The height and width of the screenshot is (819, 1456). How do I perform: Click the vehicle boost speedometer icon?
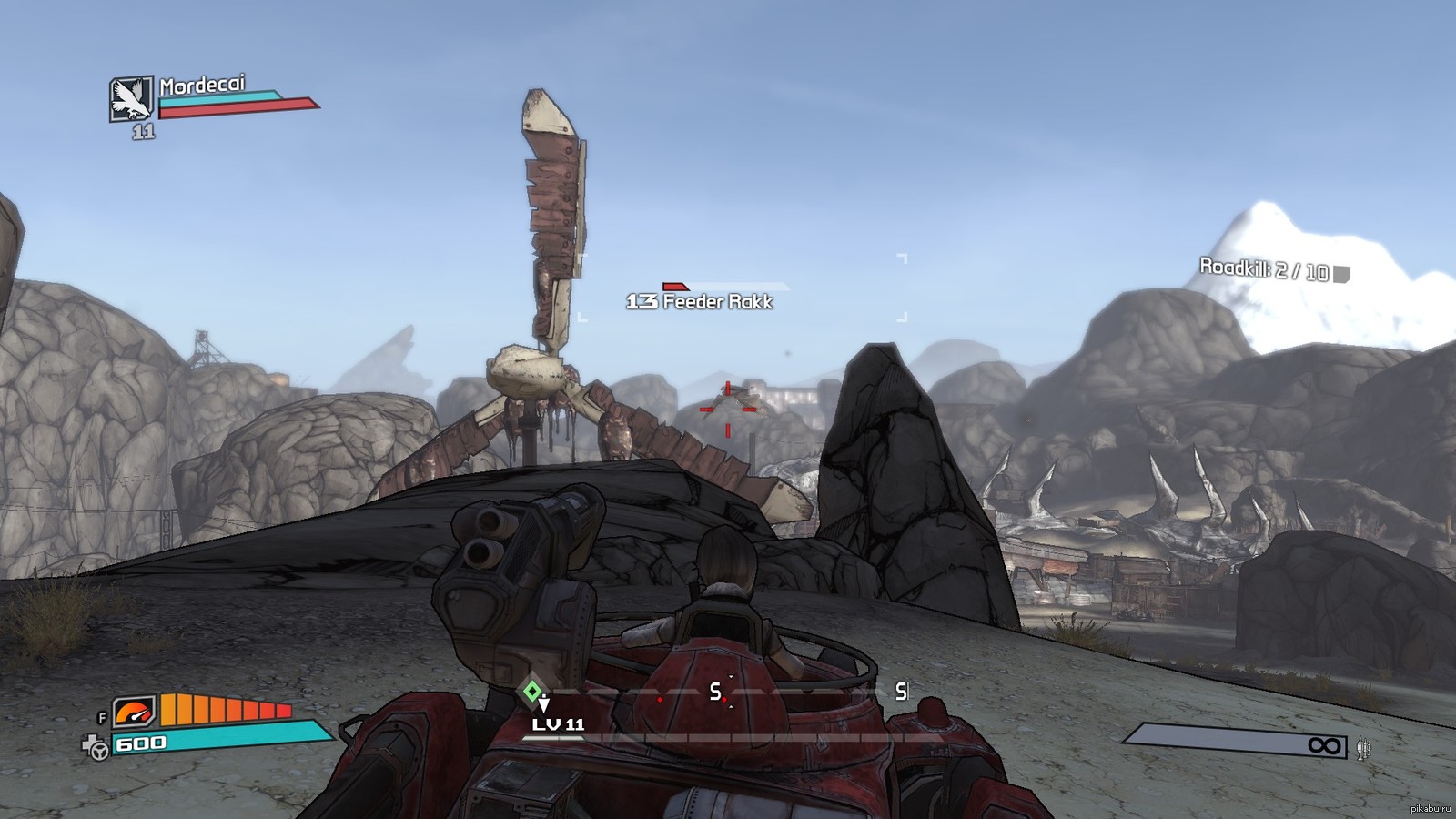(x=135, y=710)
